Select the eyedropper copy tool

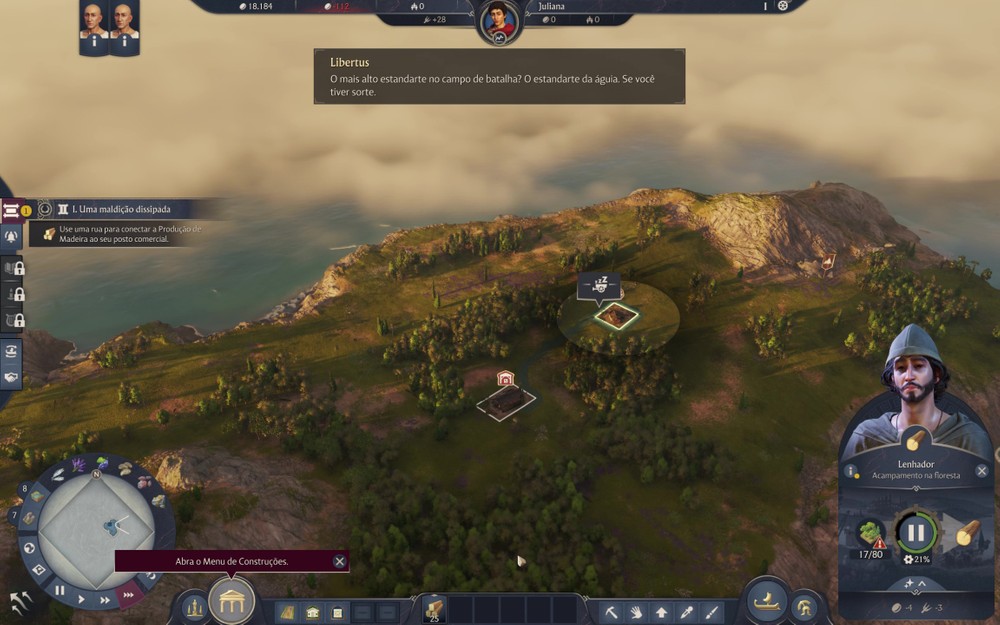(x=686, y=611)
